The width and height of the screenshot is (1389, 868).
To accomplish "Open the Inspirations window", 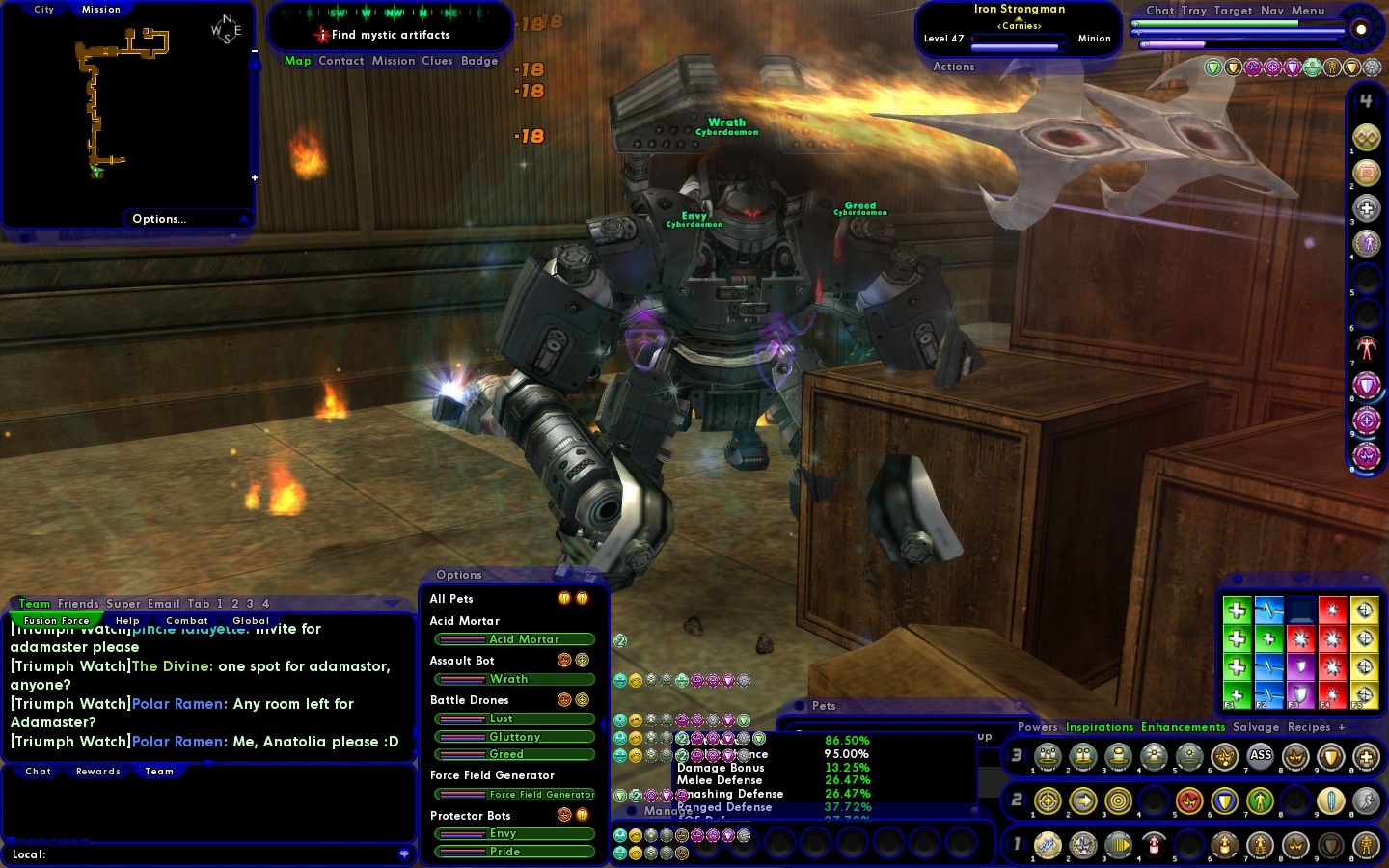I will (x=1099, y=727).
